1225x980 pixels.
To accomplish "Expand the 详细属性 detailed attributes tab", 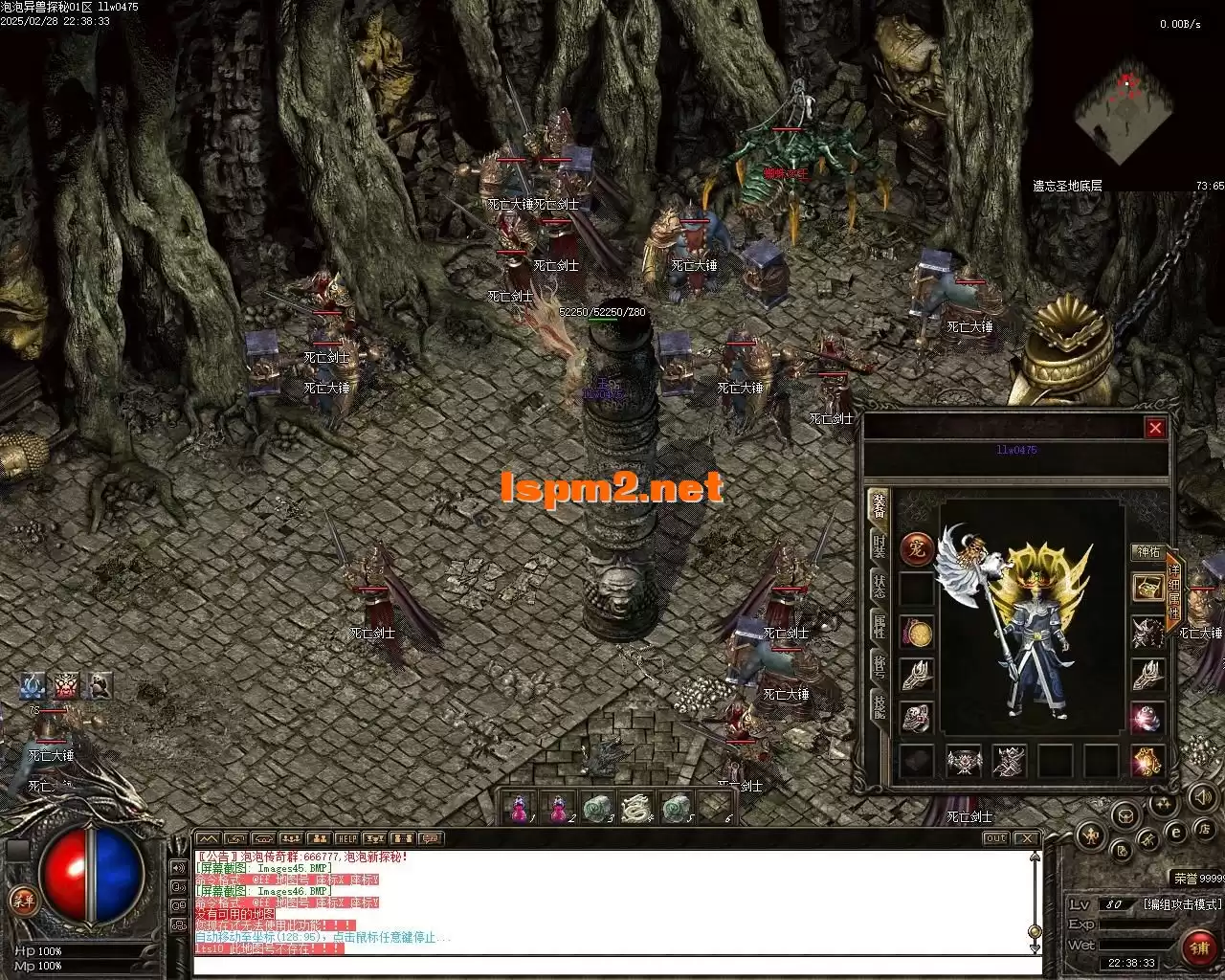I will point(1174,590).
